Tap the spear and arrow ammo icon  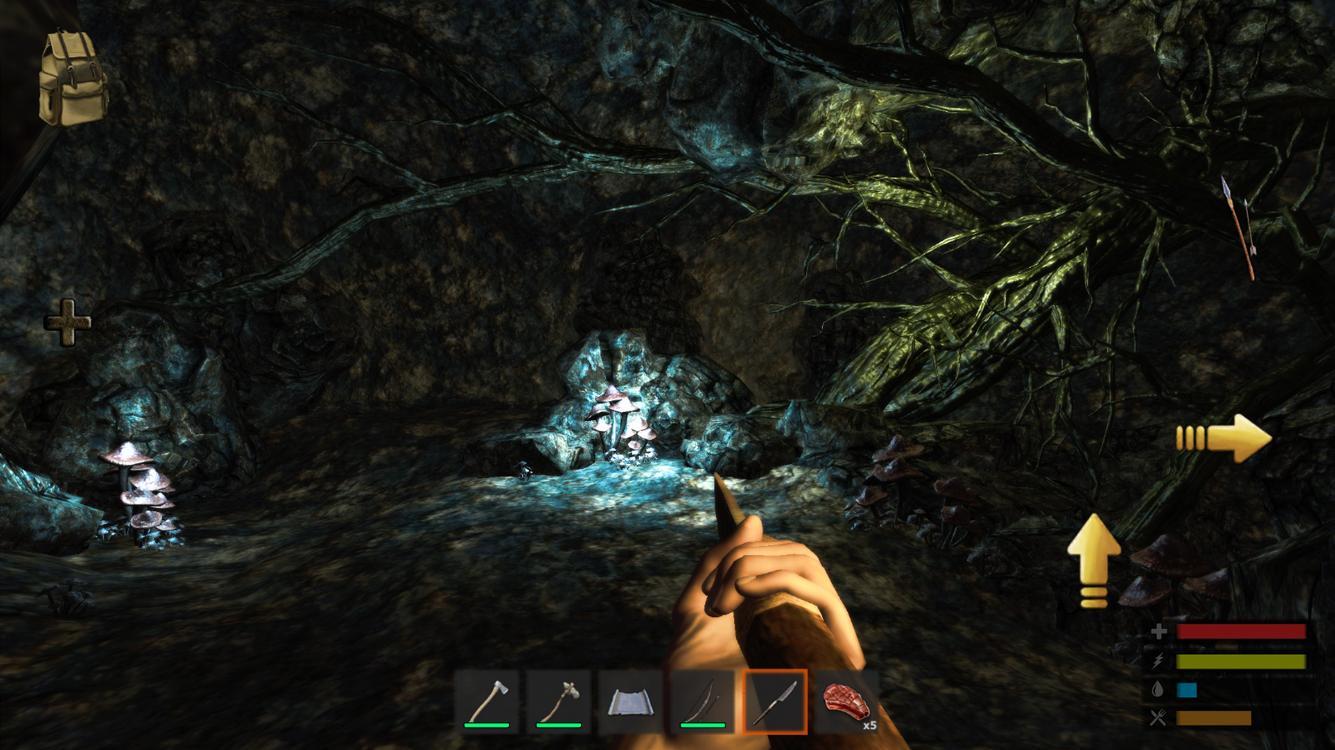pos(1238,226)
